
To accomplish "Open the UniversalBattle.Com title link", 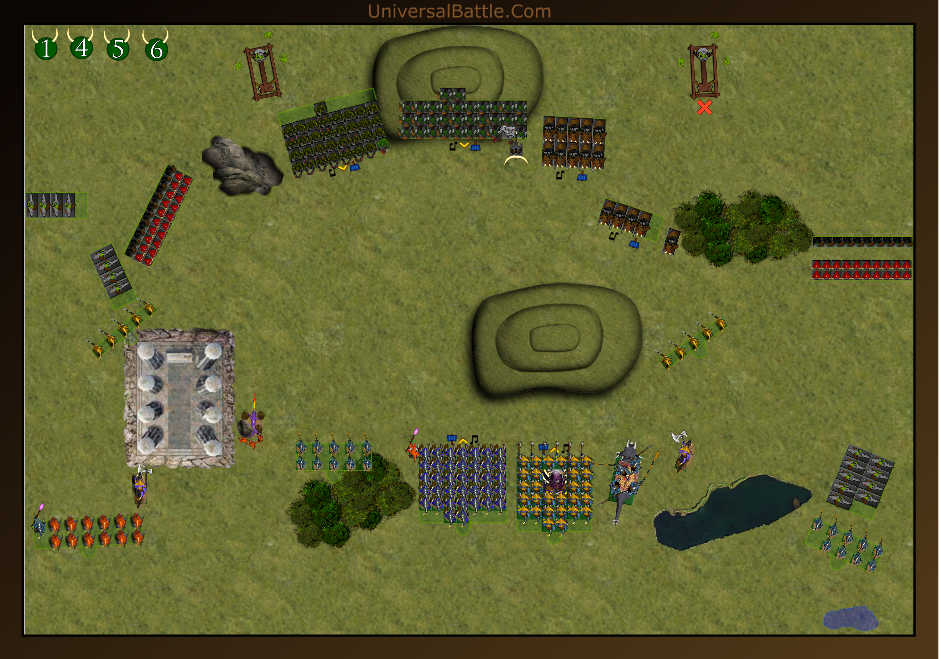I will (x=459, y=11).
